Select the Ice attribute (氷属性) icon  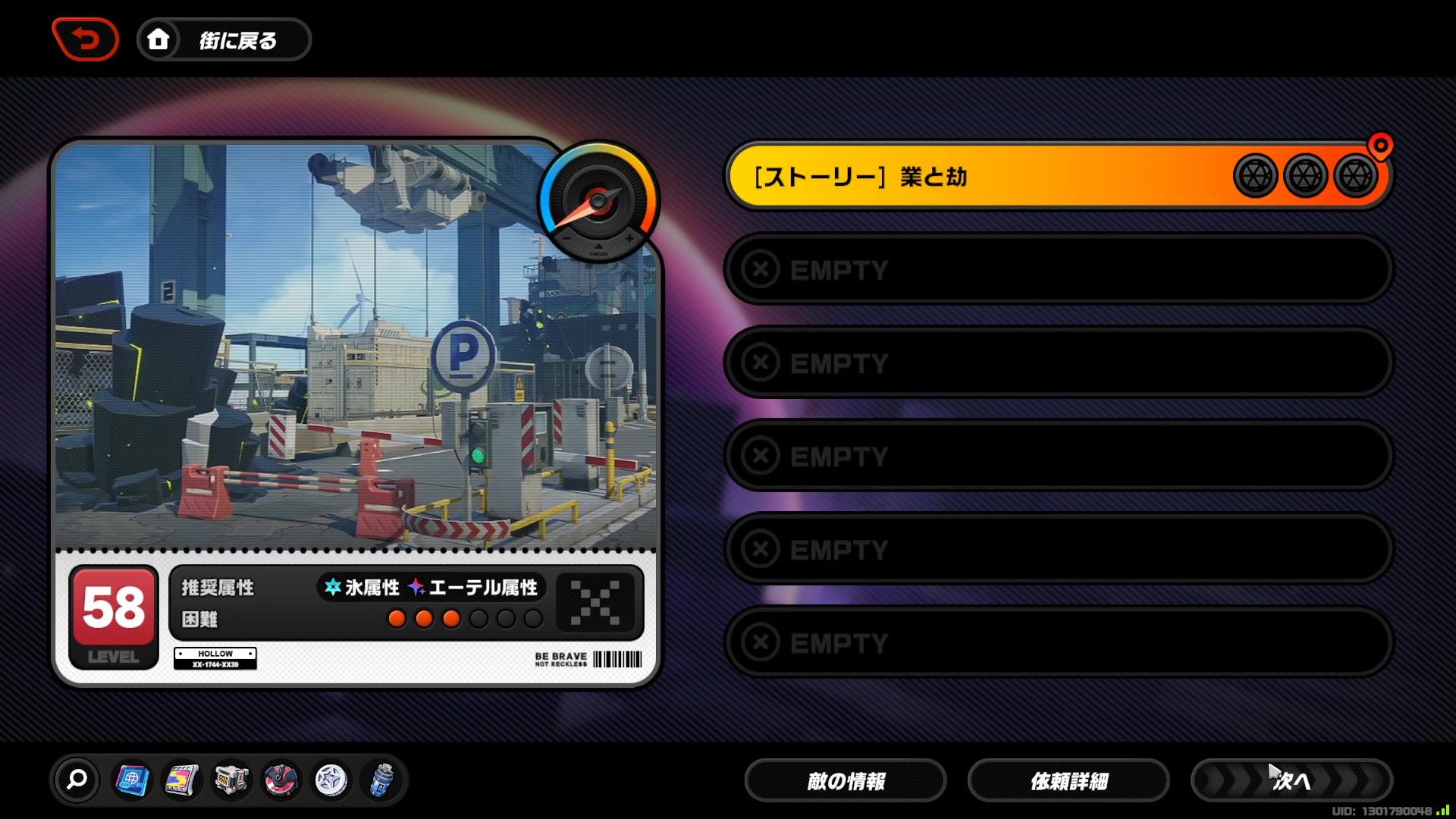tap(331, 586)
